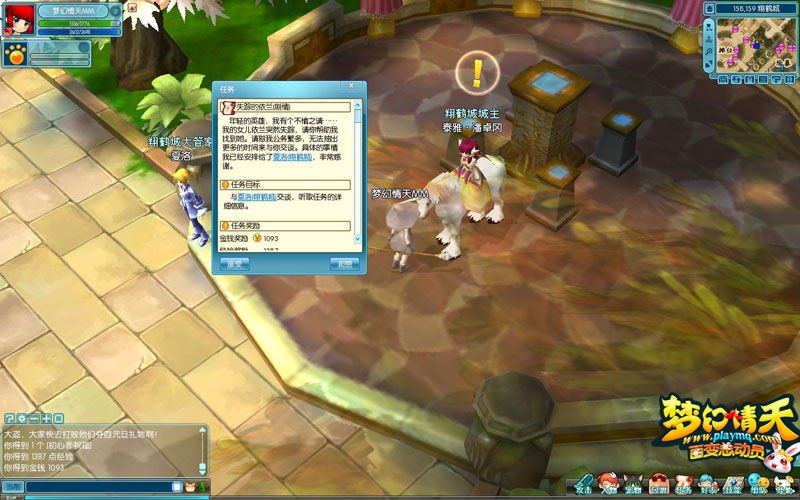Image resolution: width=800 pixels, height=500 pixels.
Task: Open the 好友 friends list
Action: pos(709,485)
